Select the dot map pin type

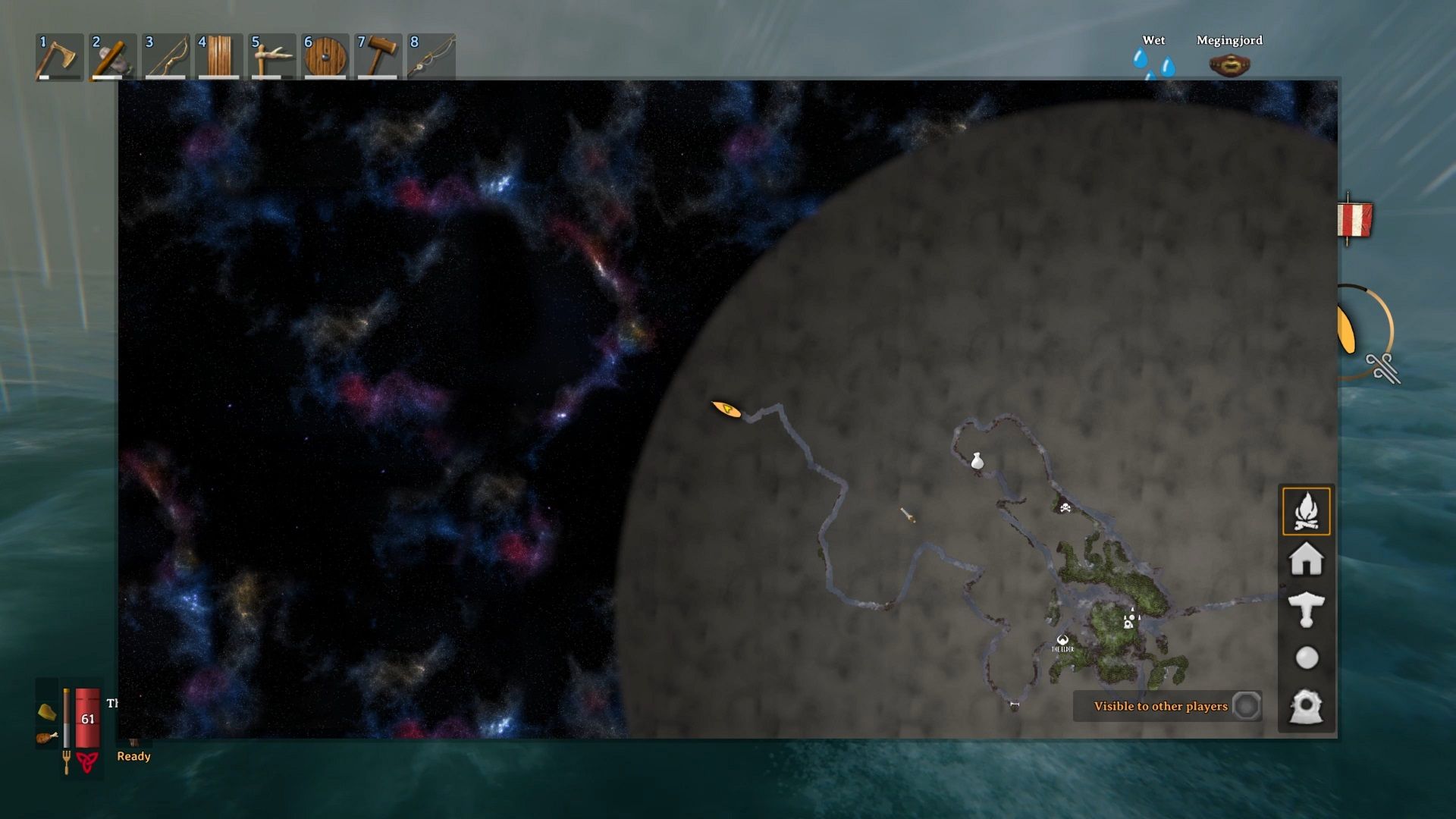coord(1306,657)
